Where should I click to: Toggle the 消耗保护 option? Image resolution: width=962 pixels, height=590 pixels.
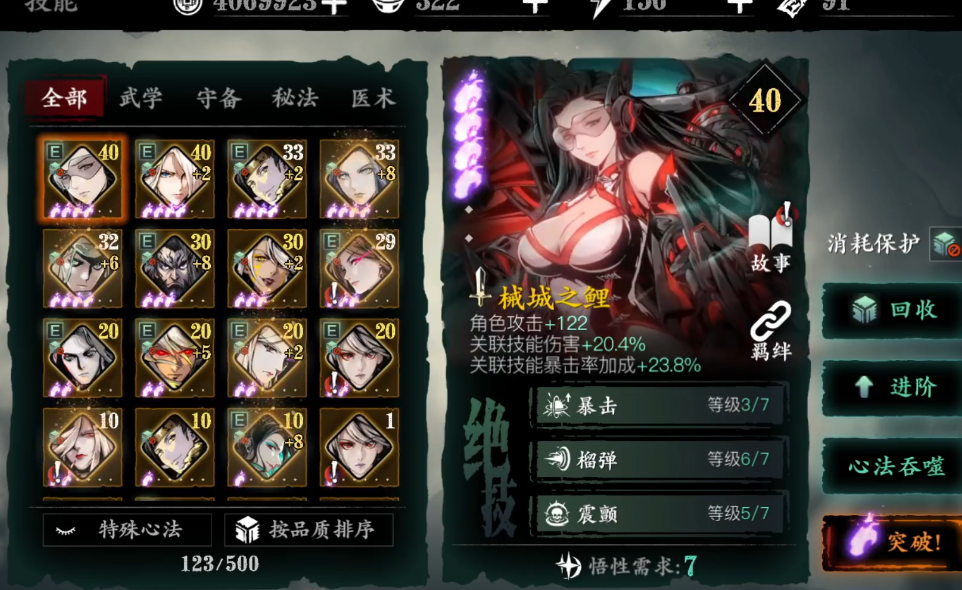[943, 243]
